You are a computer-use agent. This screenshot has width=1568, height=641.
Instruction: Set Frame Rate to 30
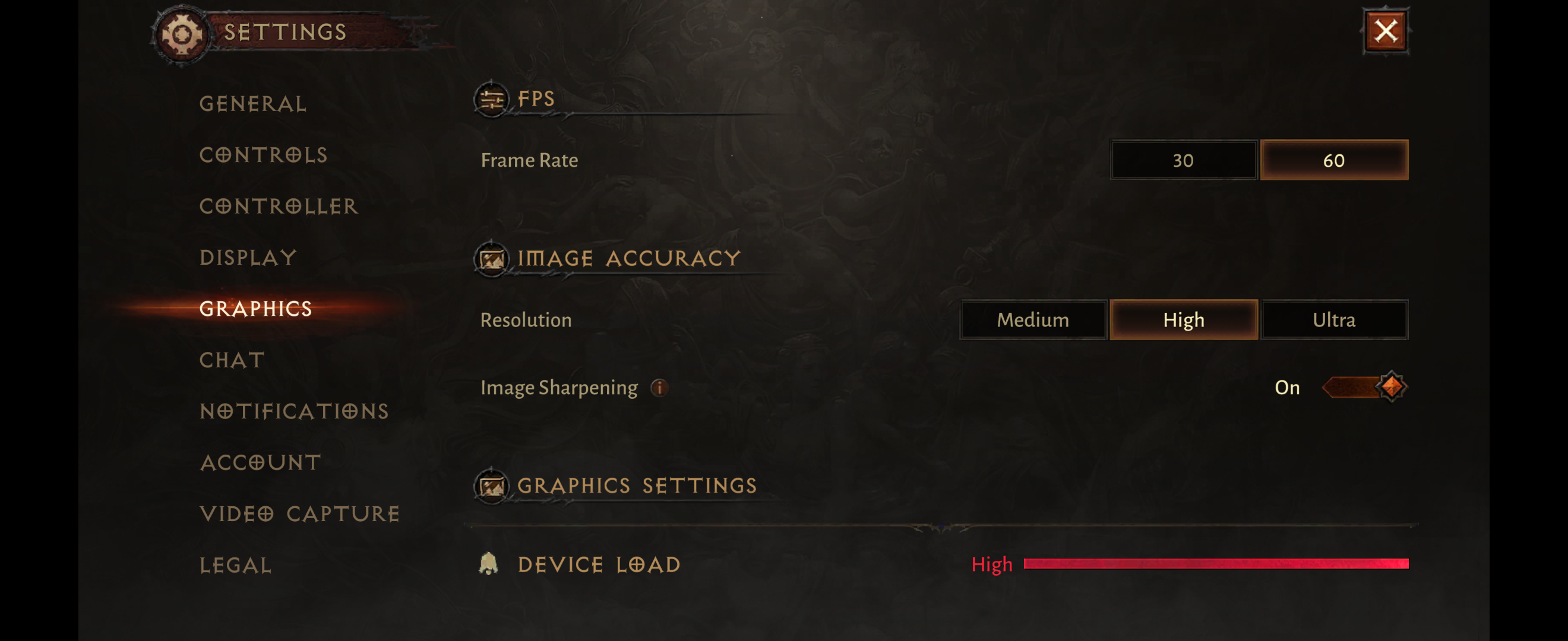[1183, 160]
